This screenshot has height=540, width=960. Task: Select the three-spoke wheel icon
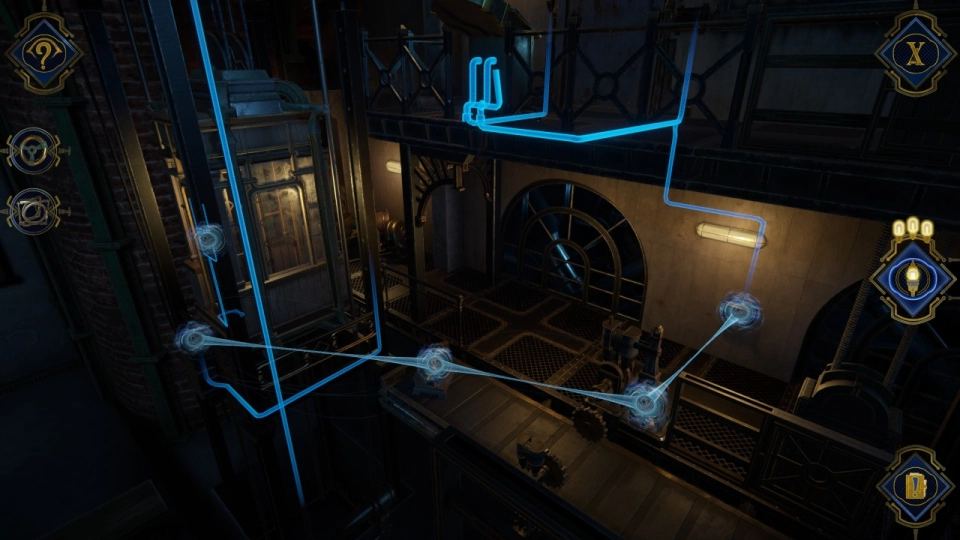pos(33,151)
